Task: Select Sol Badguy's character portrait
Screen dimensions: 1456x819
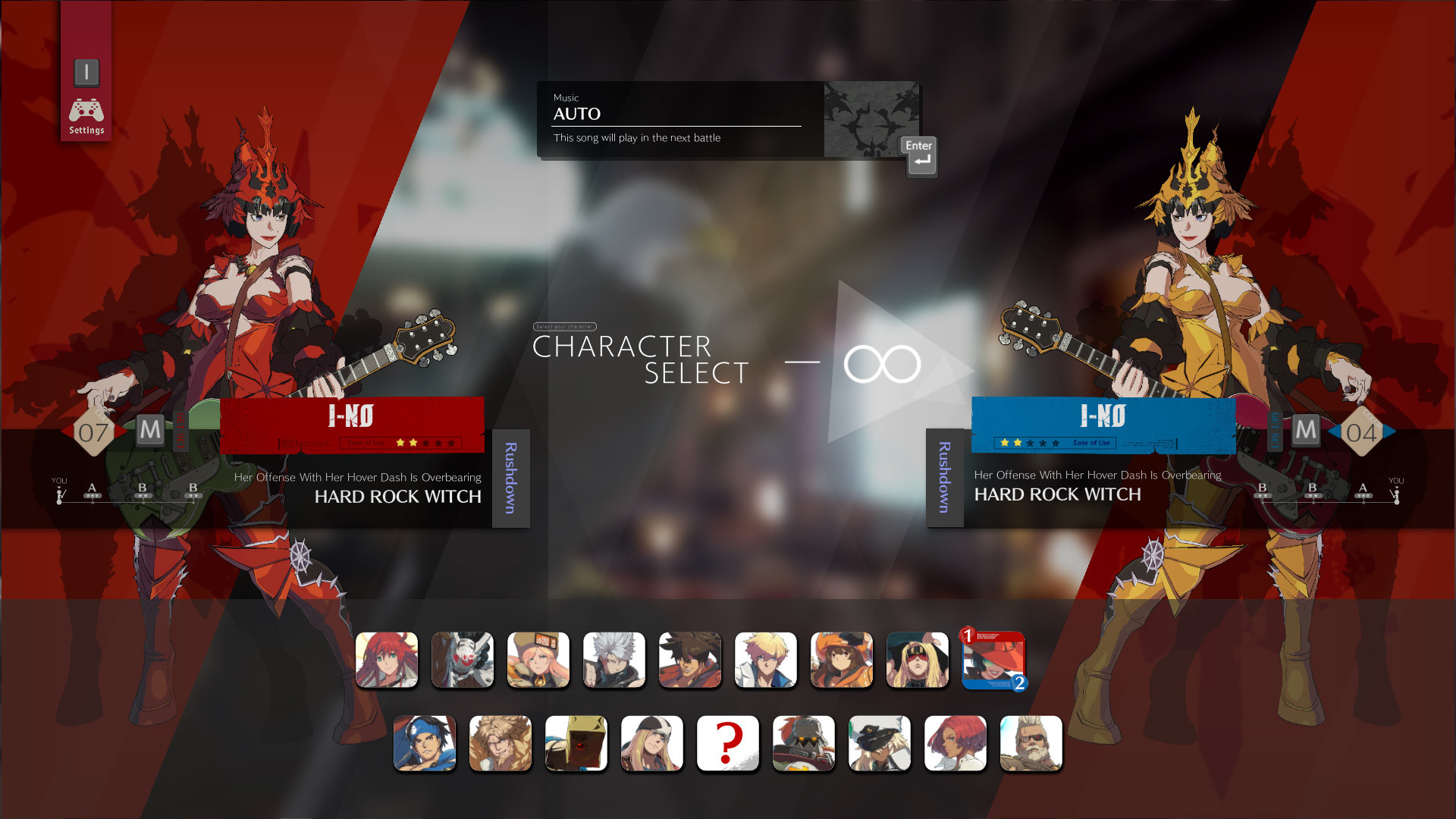Action: click(x=690, y=660)
